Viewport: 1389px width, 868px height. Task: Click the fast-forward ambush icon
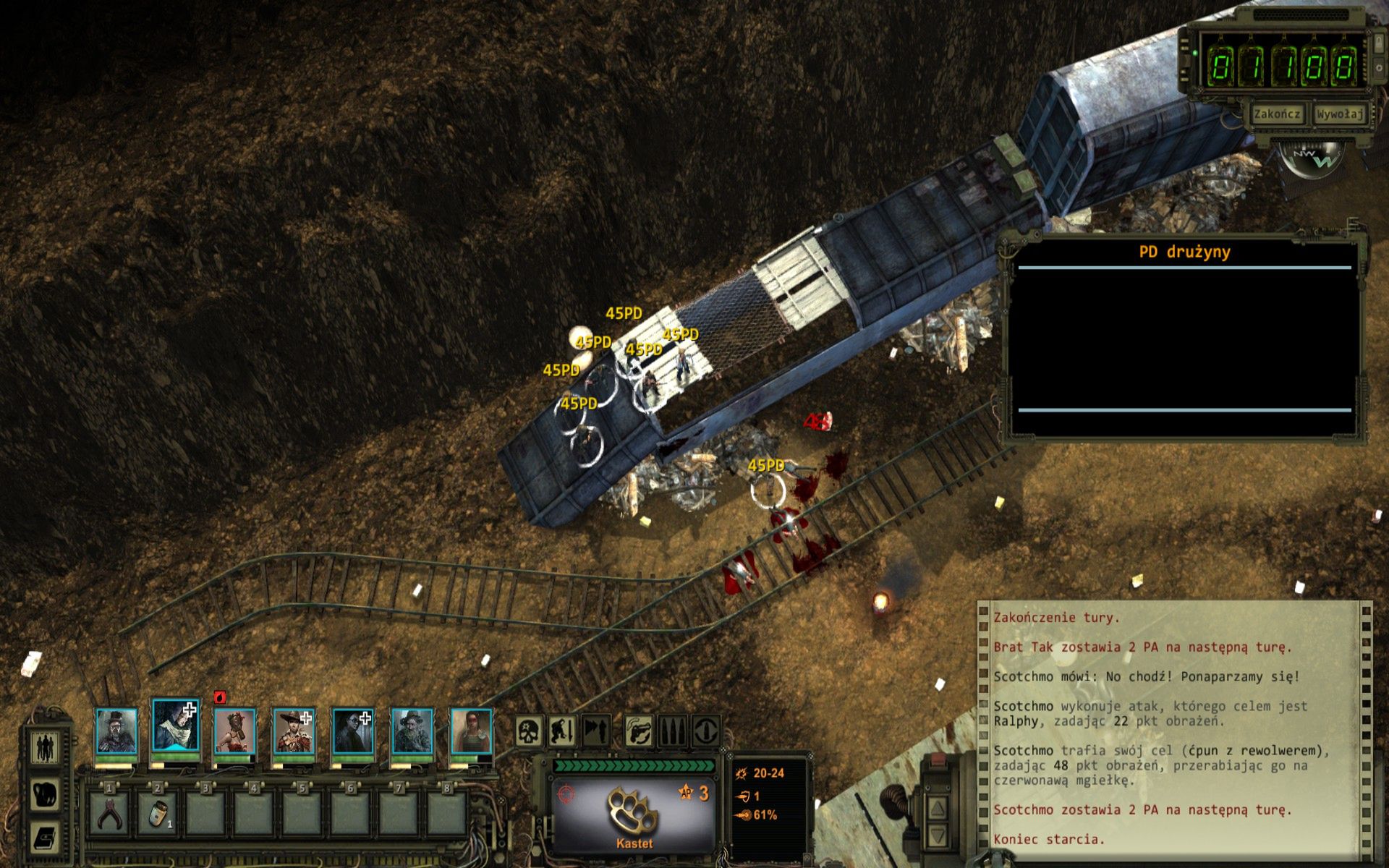coord(595,731)
